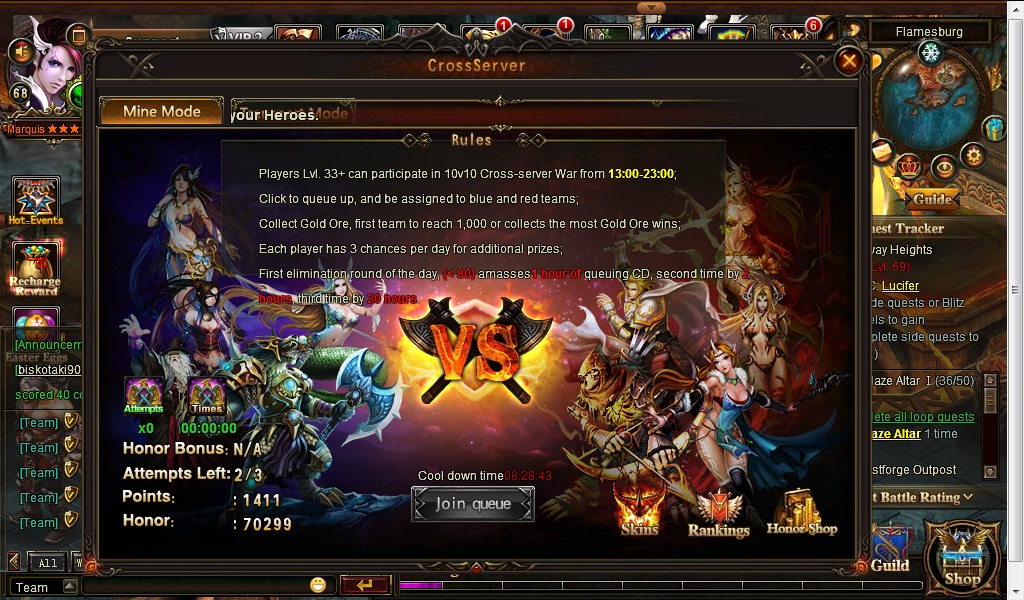Click the Guide button
The height and width of the screenshot is (600, 1024).
coord(932,199)
